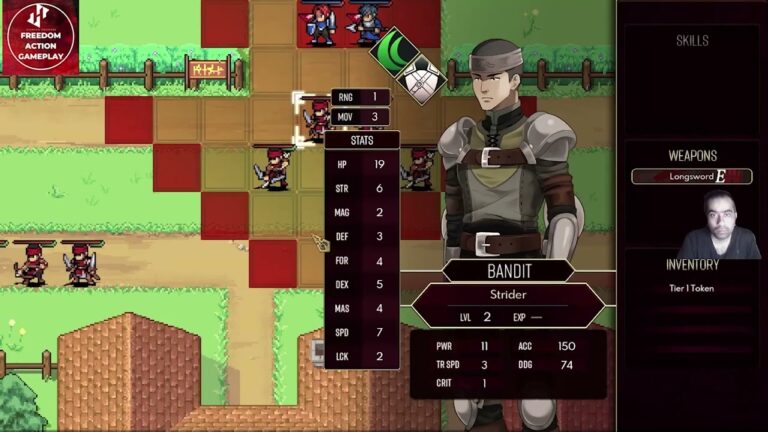Choose the Tier I Token inventory item

pyautogui.click(x=691, y=288)
